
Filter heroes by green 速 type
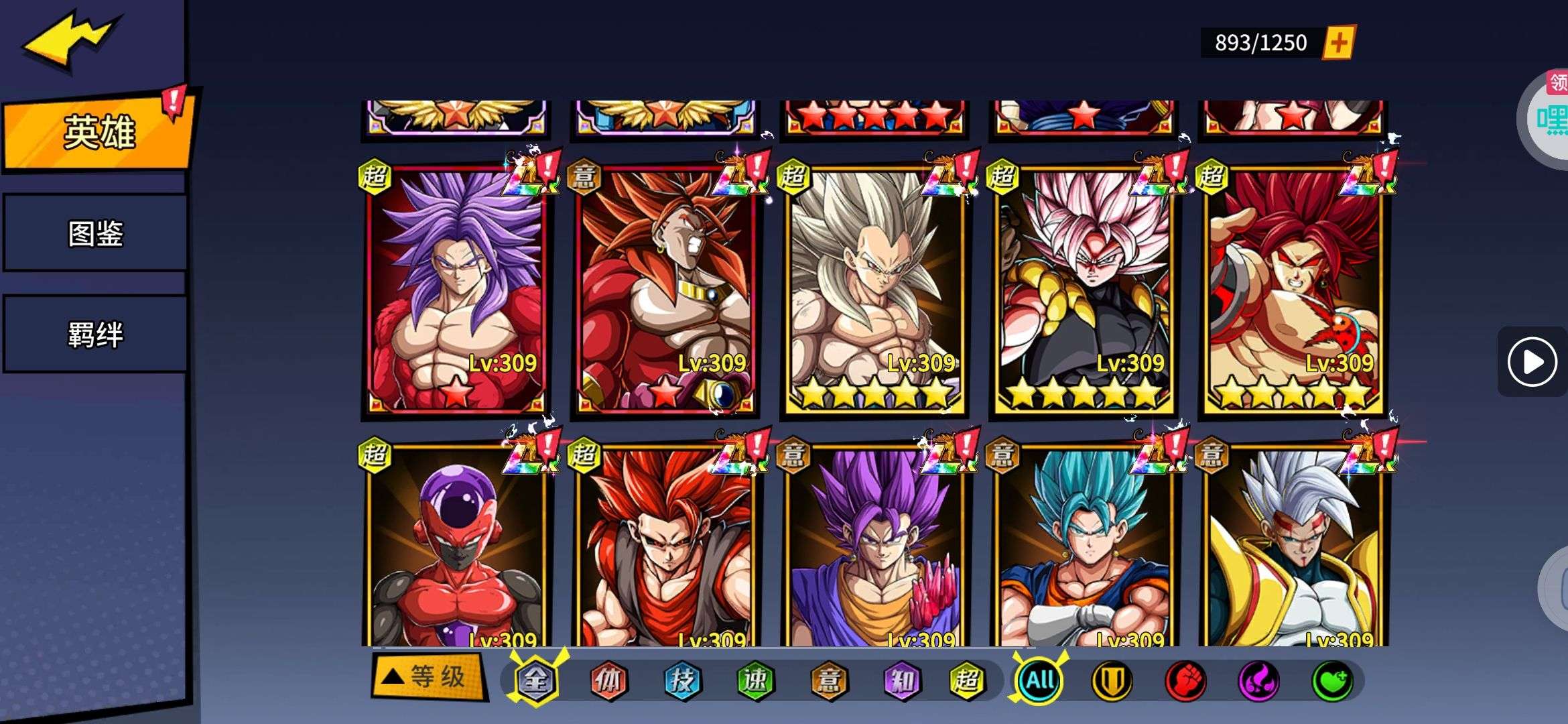pos(755,680)
